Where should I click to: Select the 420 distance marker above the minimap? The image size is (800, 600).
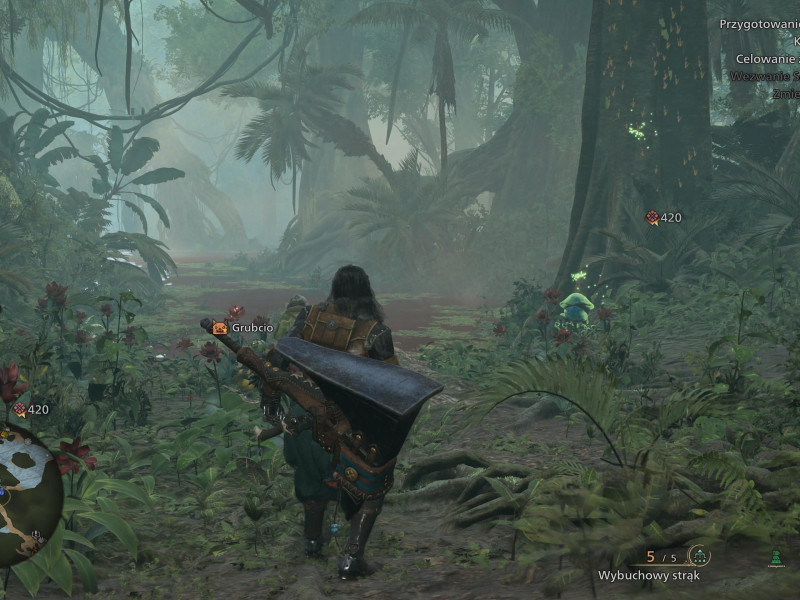click(31, 409)
